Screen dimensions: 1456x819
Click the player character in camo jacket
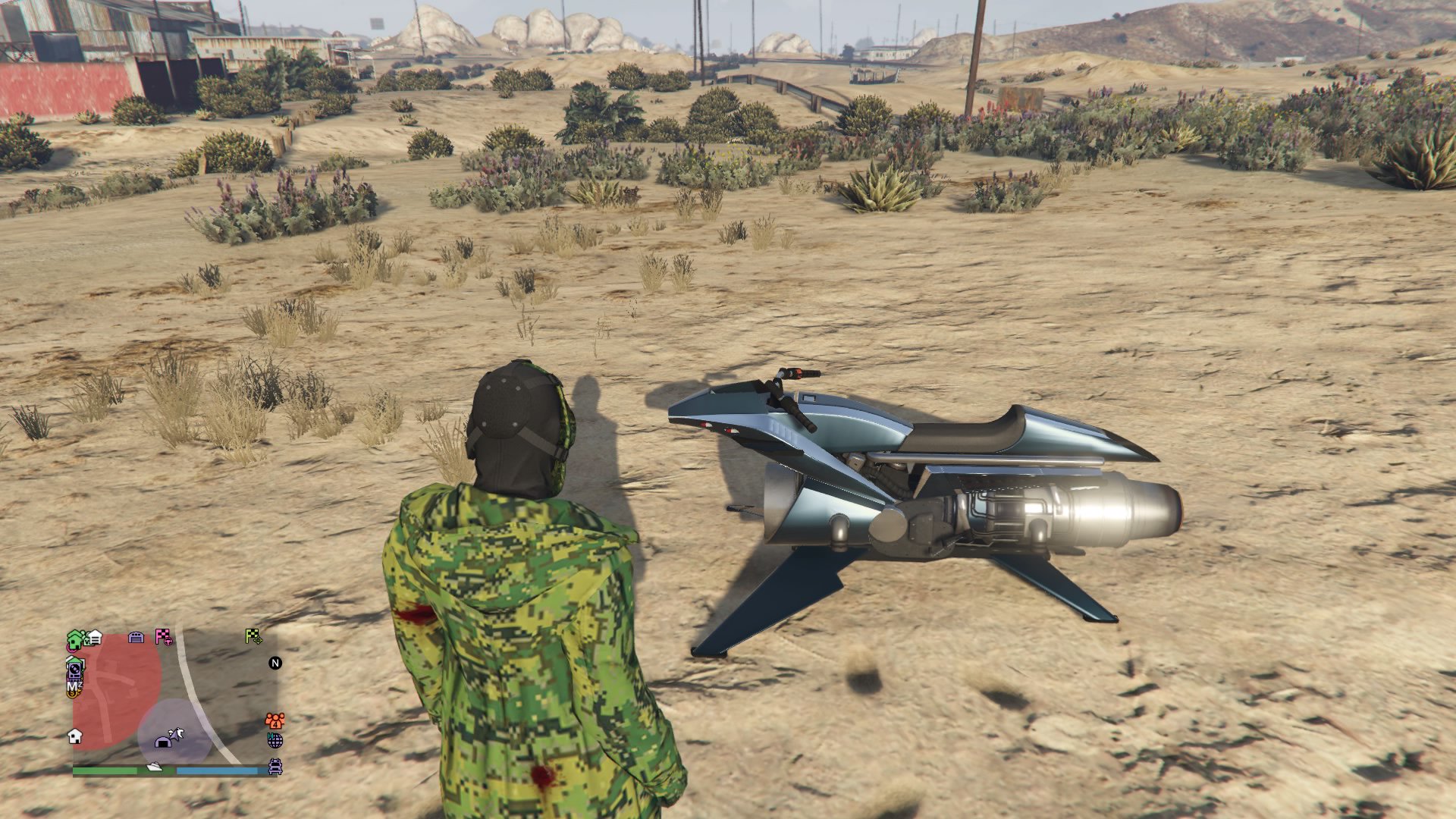click(x=523, y=607)
